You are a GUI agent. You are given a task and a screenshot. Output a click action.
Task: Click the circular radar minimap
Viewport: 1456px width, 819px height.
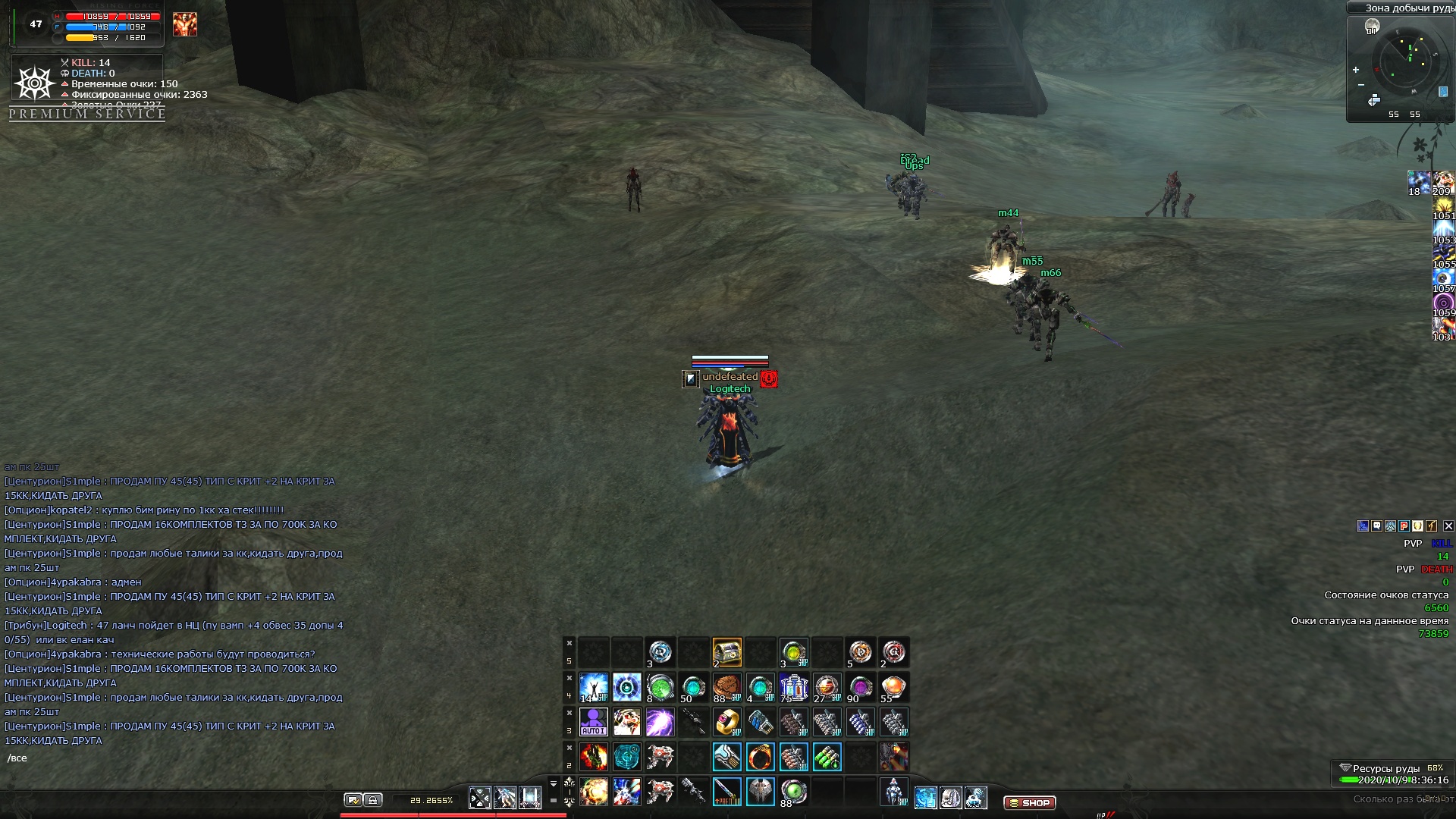tap(1405, 60)
